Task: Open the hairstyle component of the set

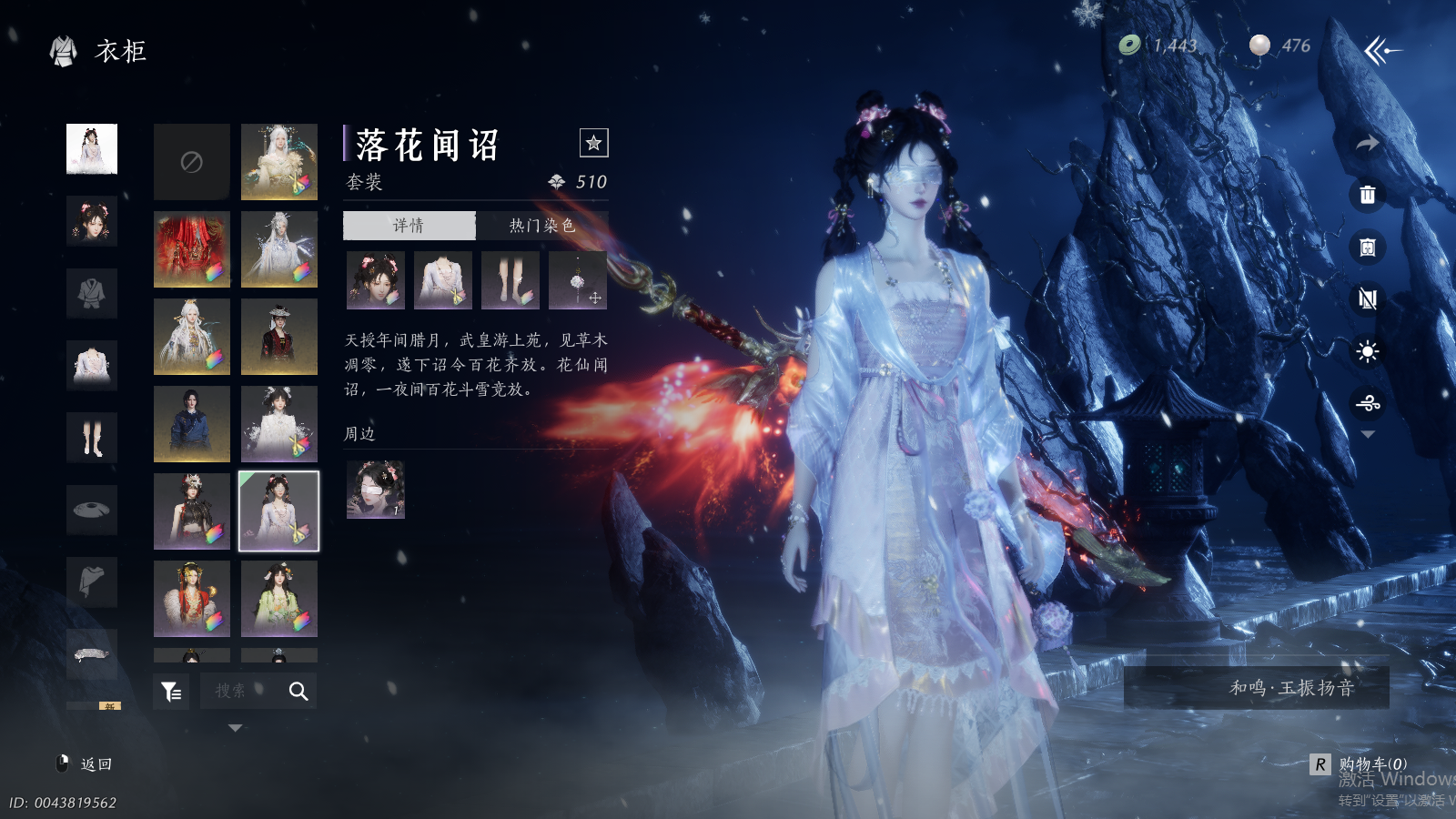Action: coord(375,280)
